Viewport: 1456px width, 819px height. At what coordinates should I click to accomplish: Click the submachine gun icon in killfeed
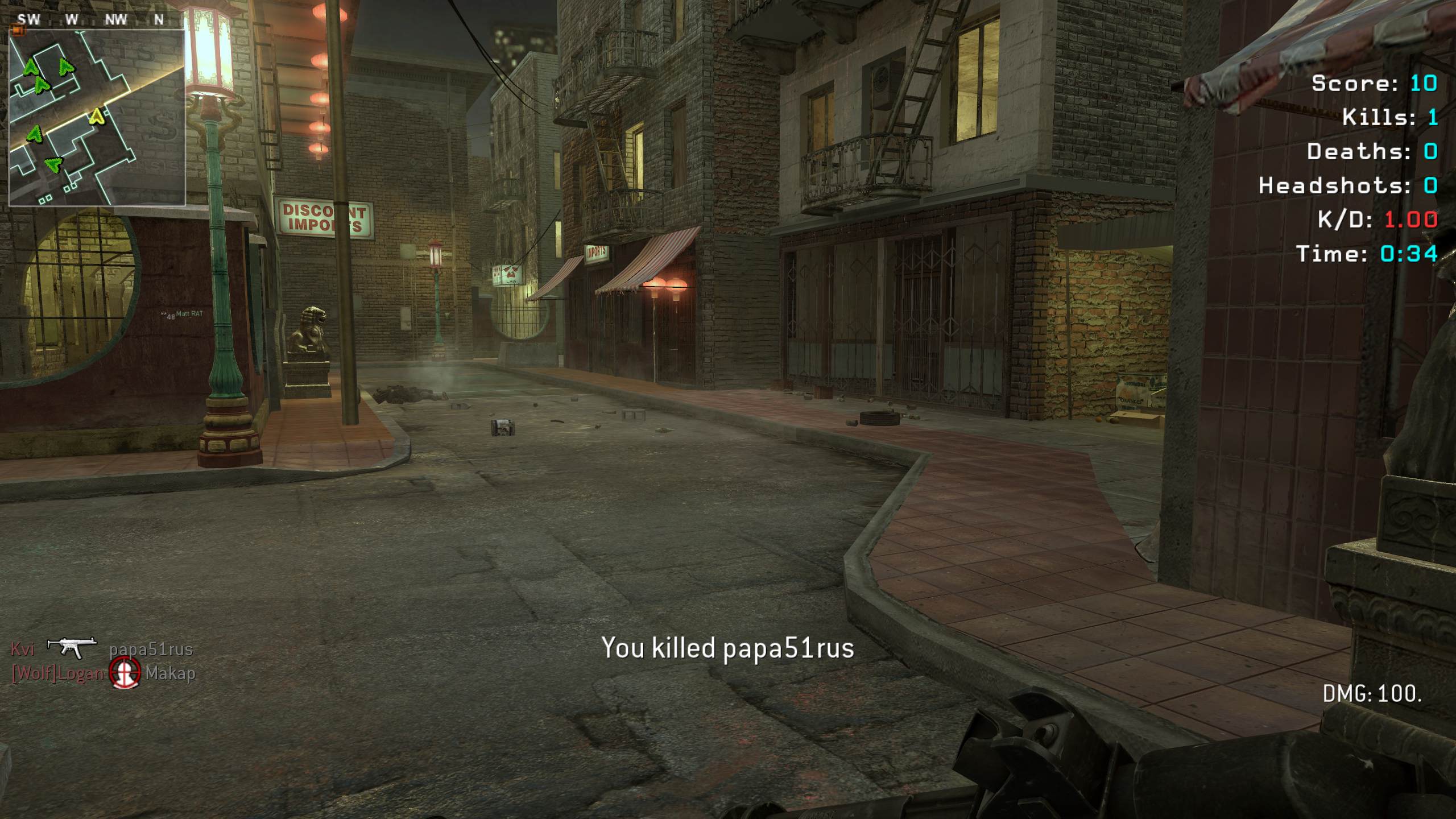(x=72, y=647)
